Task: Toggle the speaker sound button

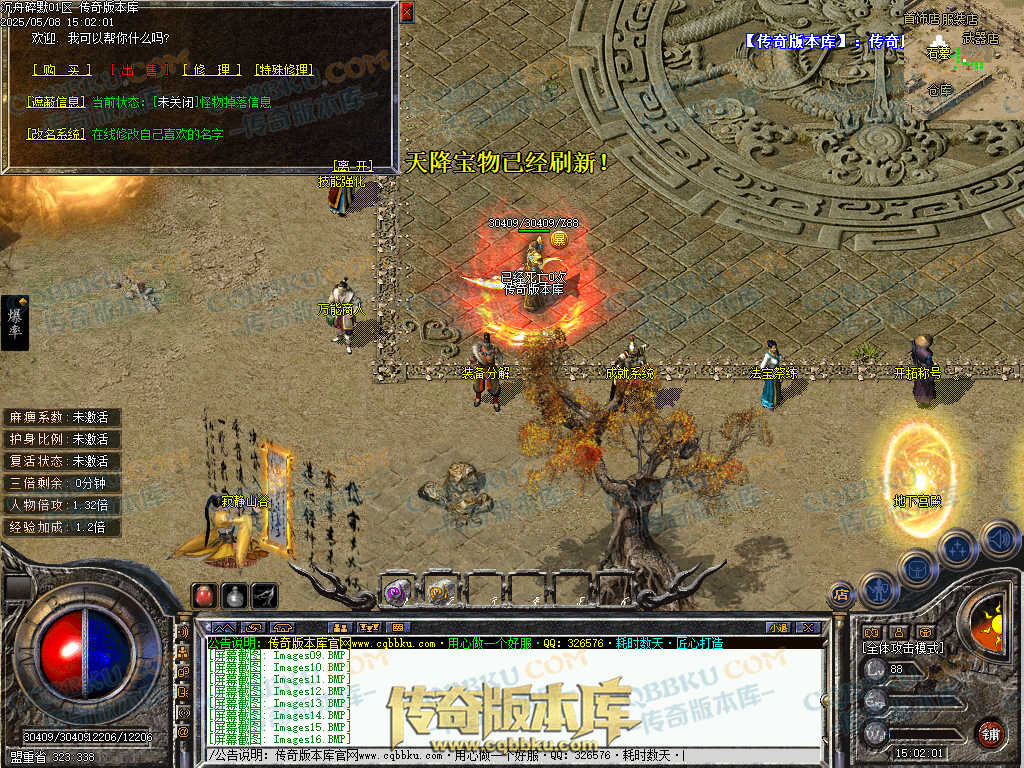Action: click(x=999, y=540)
